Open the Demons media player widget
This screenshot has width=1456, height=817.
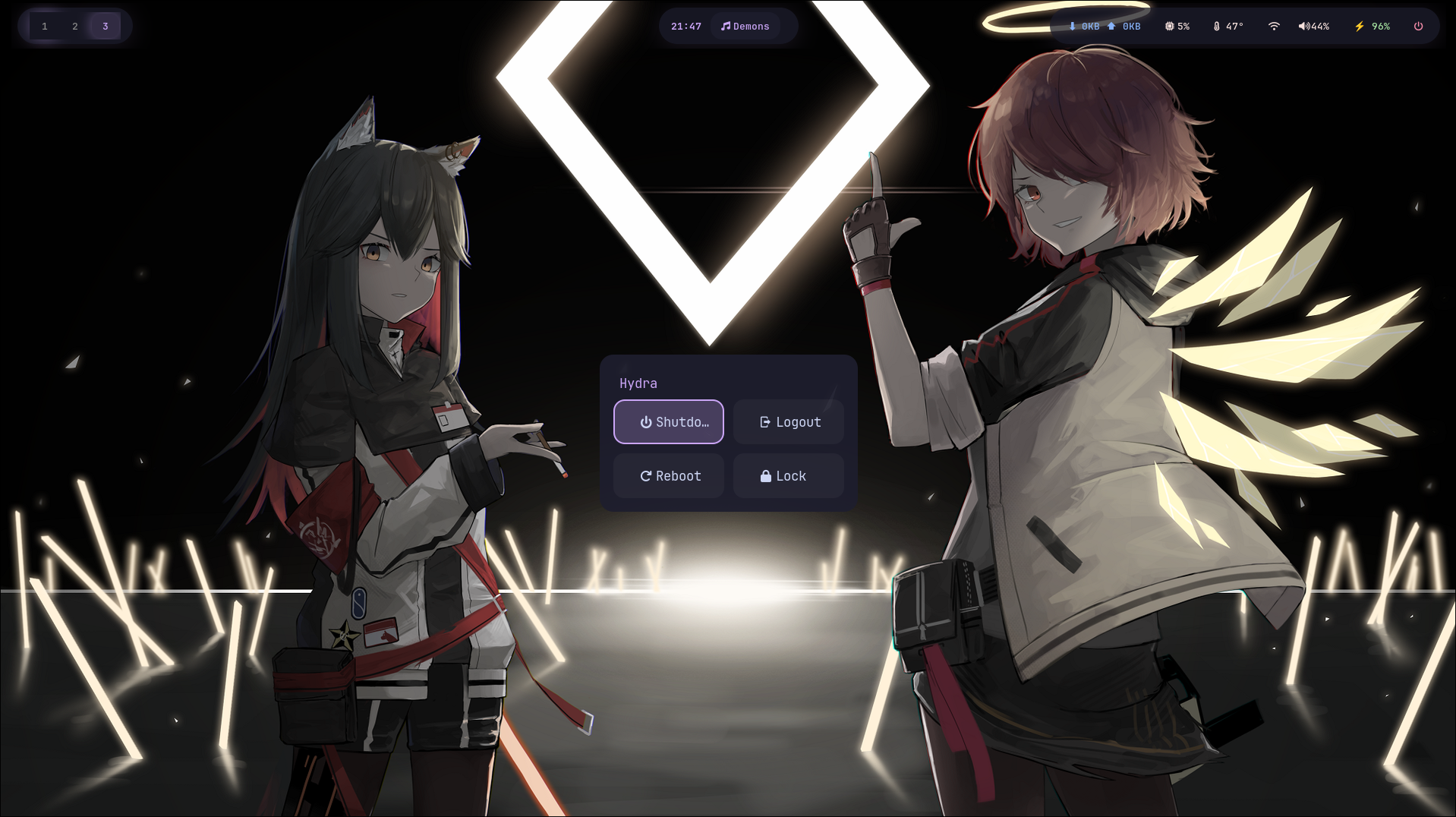[x=747, y=25]
